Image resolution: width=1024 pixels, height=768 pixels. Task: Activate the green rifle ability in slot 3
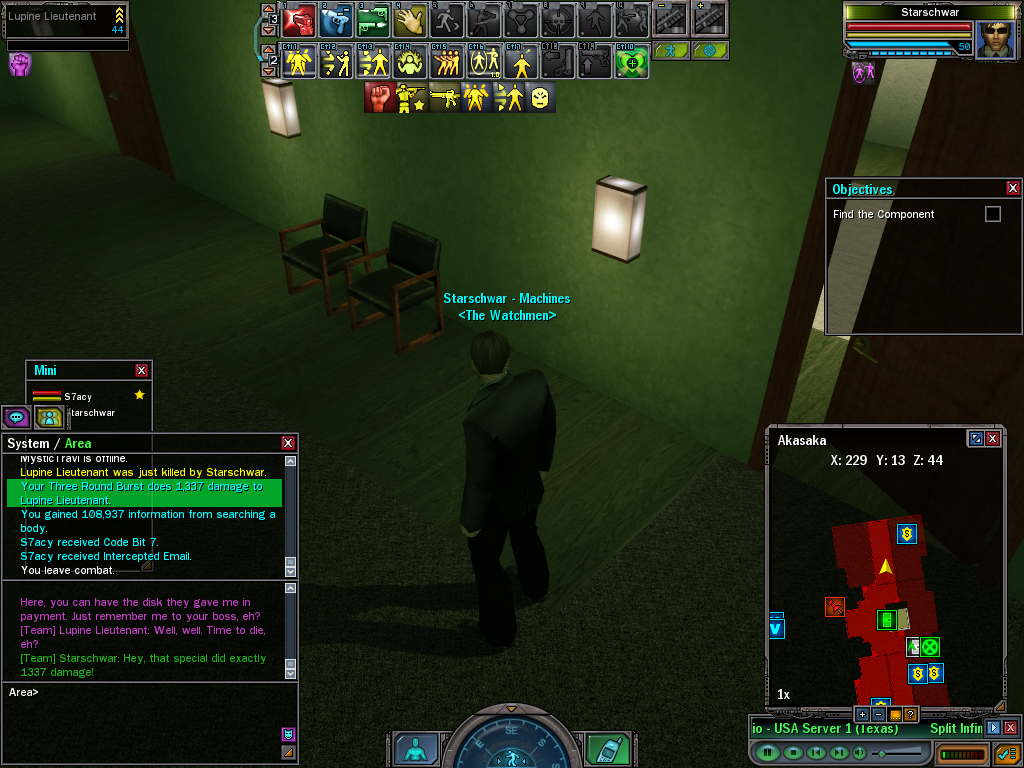coord(371,18)
